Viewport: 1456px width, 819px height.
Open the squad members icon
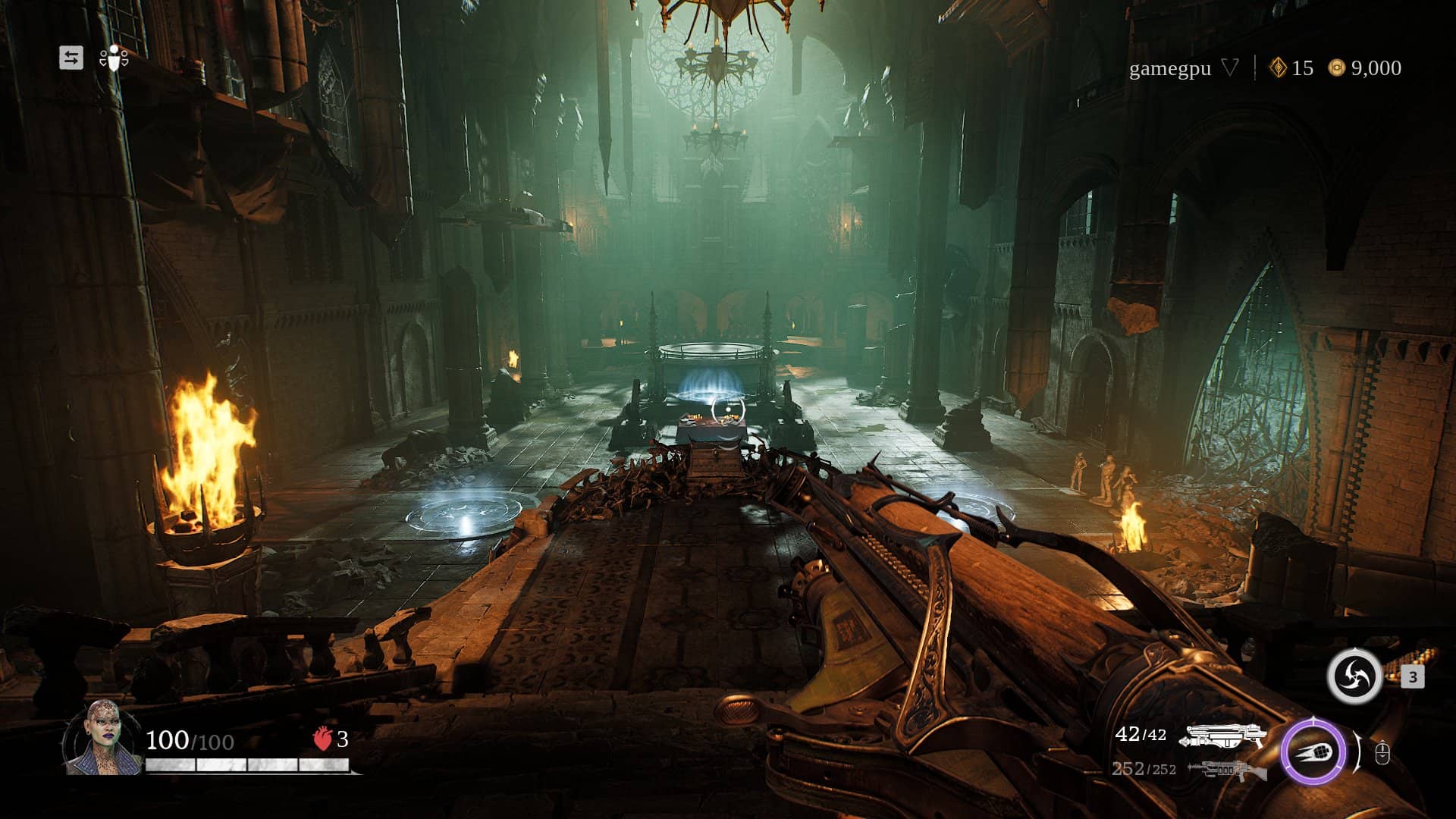tap(114, 58)
